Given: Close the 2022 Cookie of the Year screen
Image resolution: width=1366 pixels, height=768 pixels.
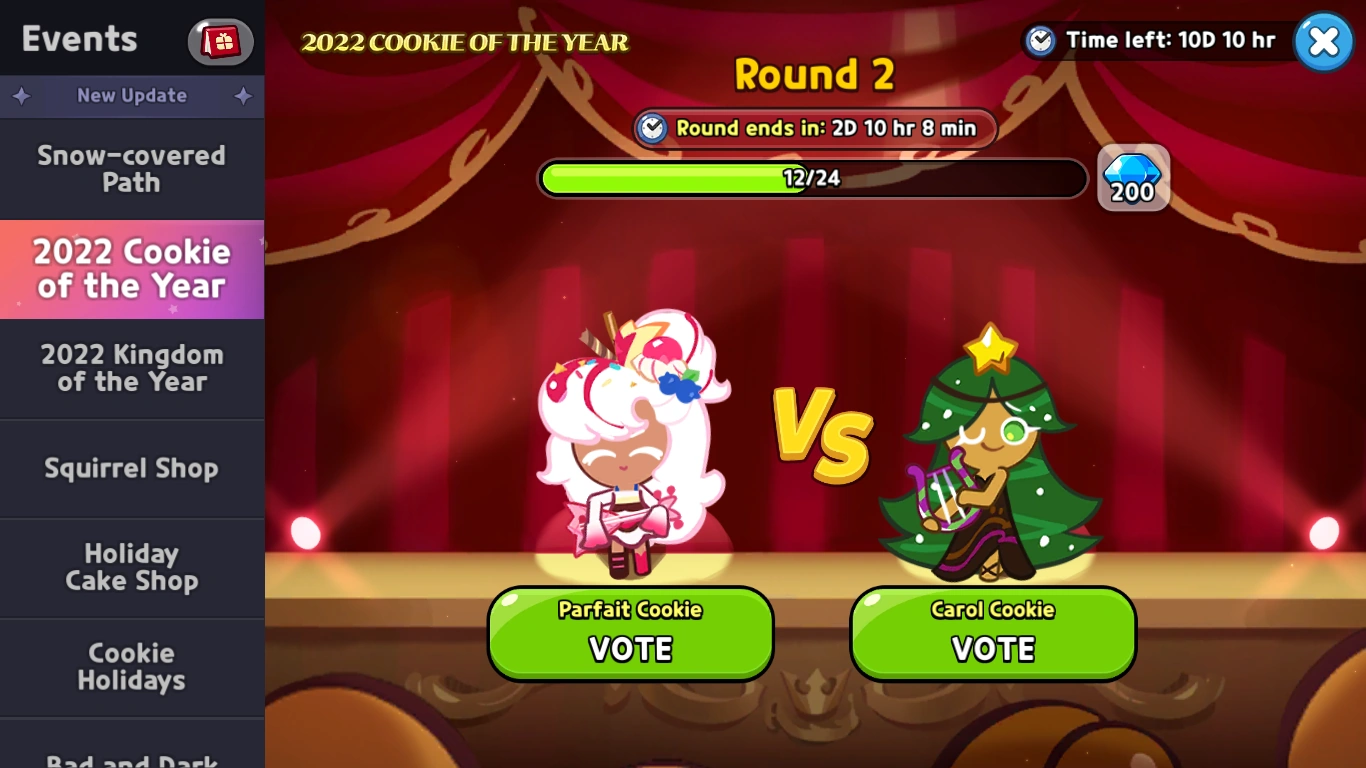Looking at the screenshot, I should click(x=1323, y=41).
